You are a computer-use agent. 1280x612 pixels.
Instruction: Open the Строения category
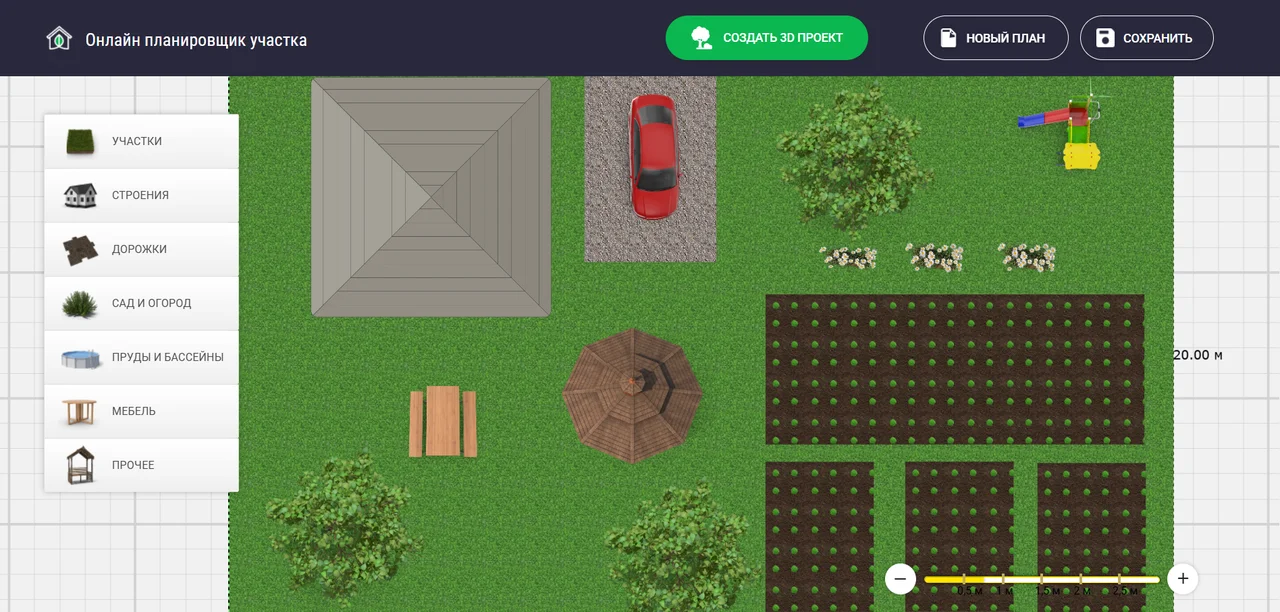(141, 195)
